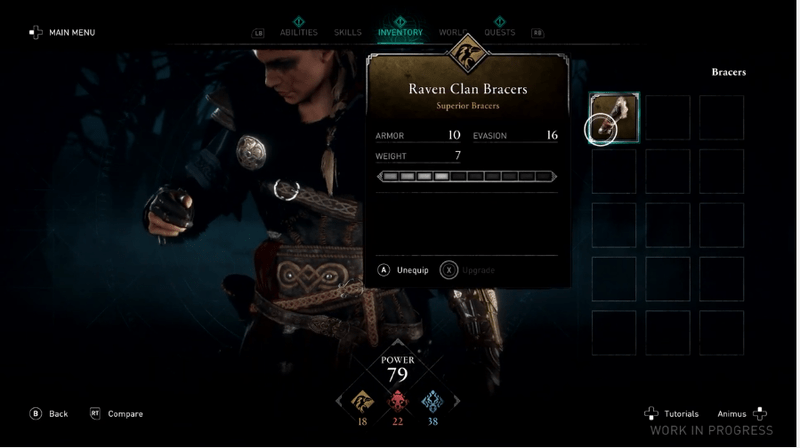Open the Main Menu
This screenshot has height=448, width=800.
coord(62,33)
